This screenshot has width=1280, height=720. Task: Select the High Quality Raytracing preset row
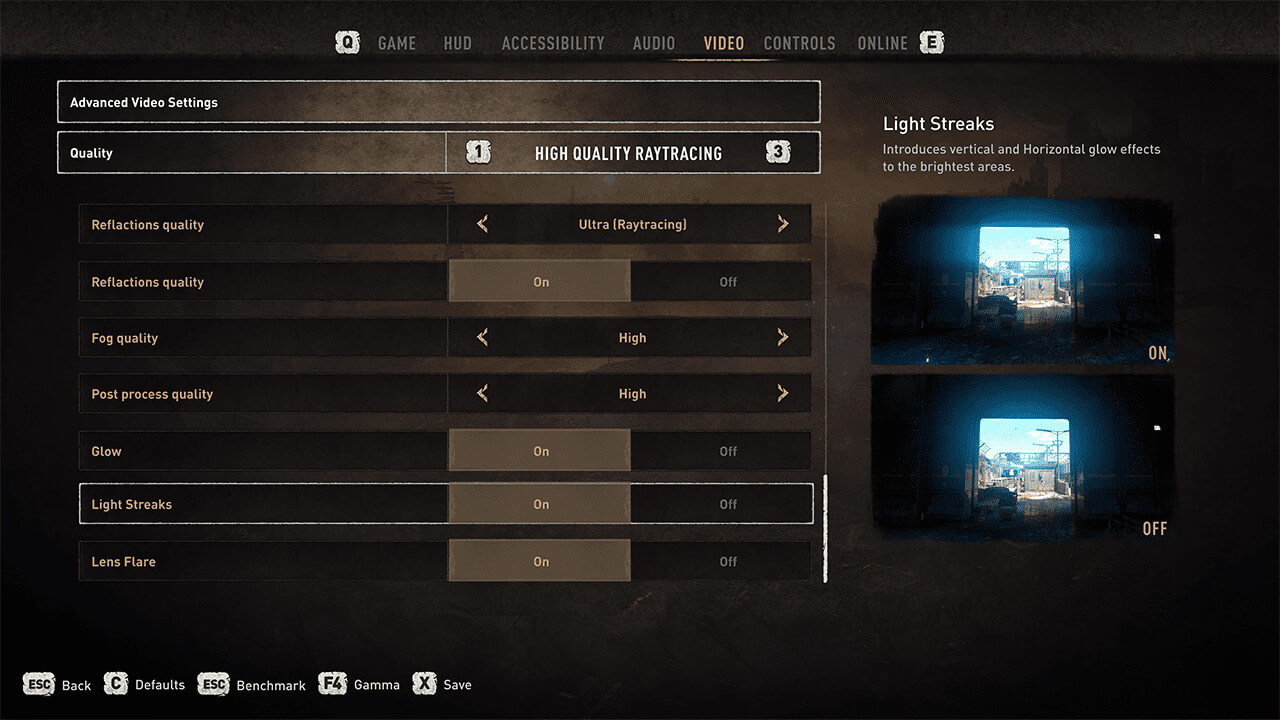(x=628, y=153)
